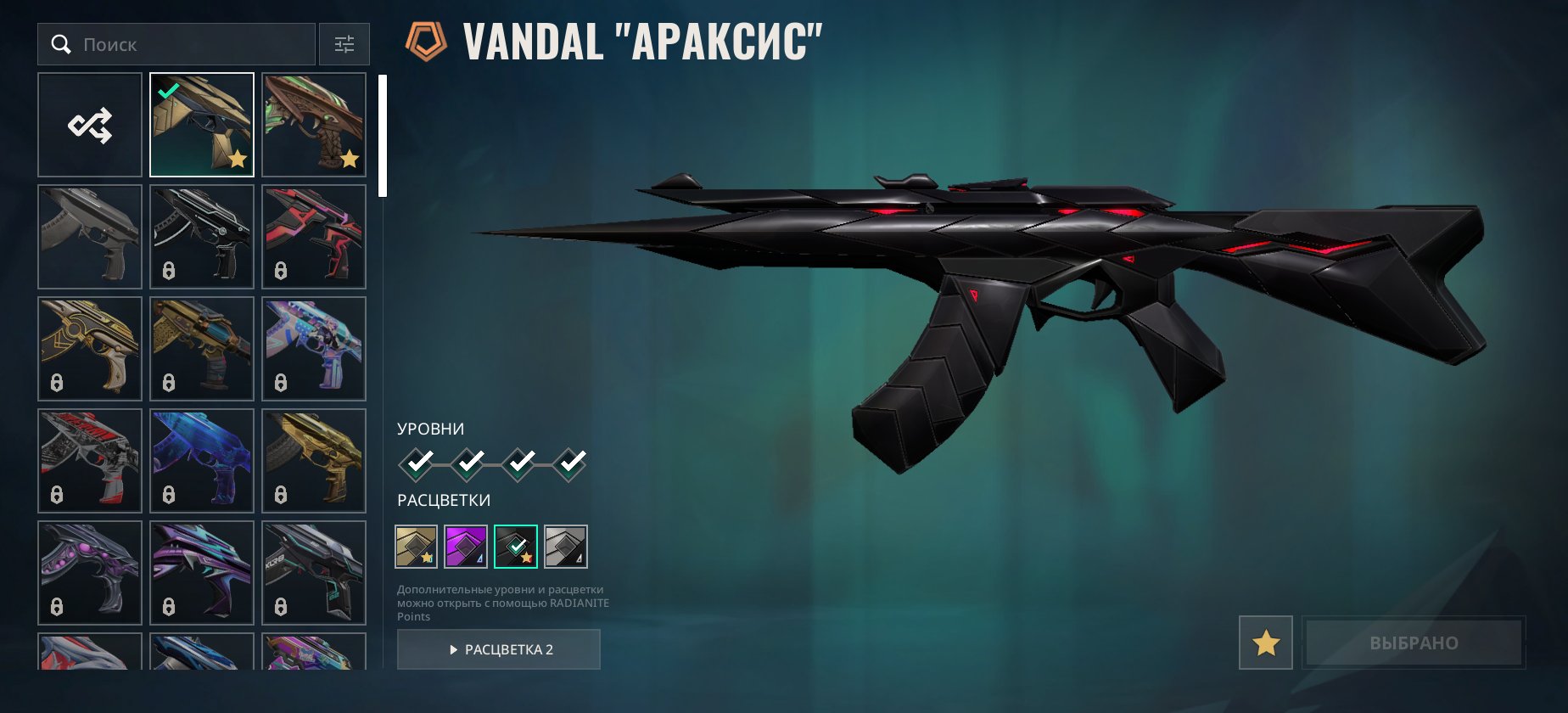
Task: Select the last level checkmark diamond
Action: point(570,463)
